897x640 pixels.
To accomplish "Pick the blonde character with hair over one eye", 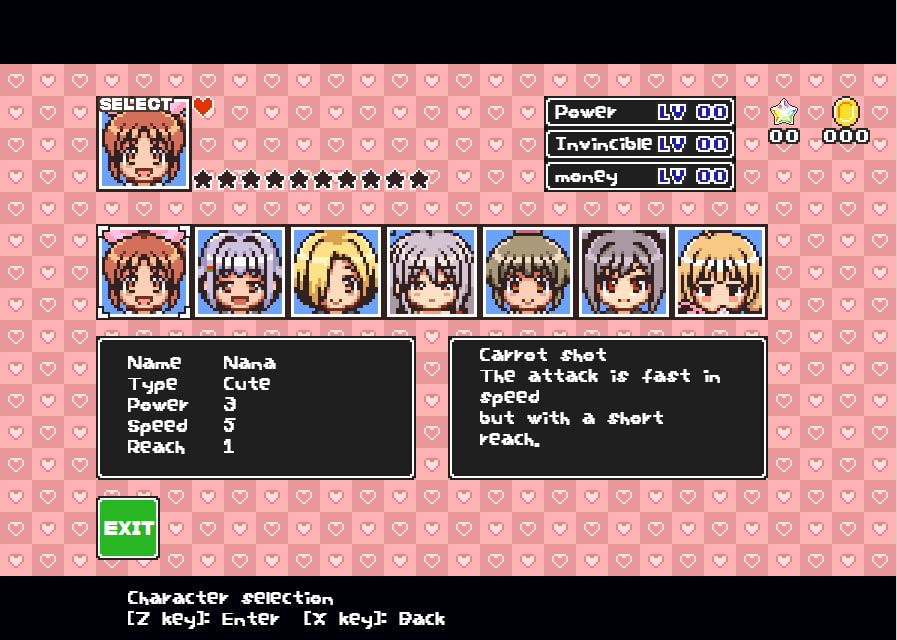I will click(x=336, y=272).
